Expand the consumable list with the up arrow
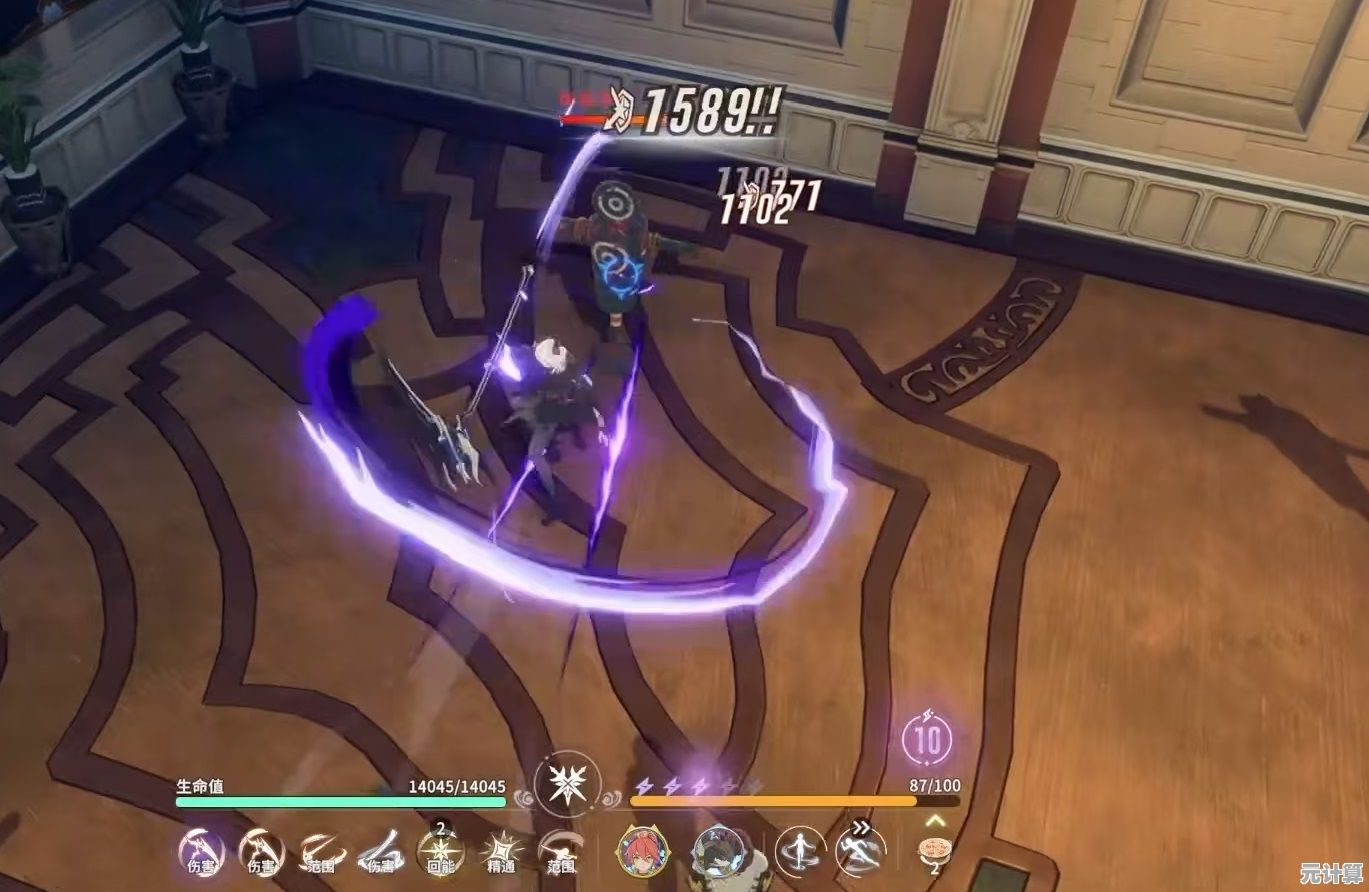This screenshot has height=892, width=1369. (935, 820)
